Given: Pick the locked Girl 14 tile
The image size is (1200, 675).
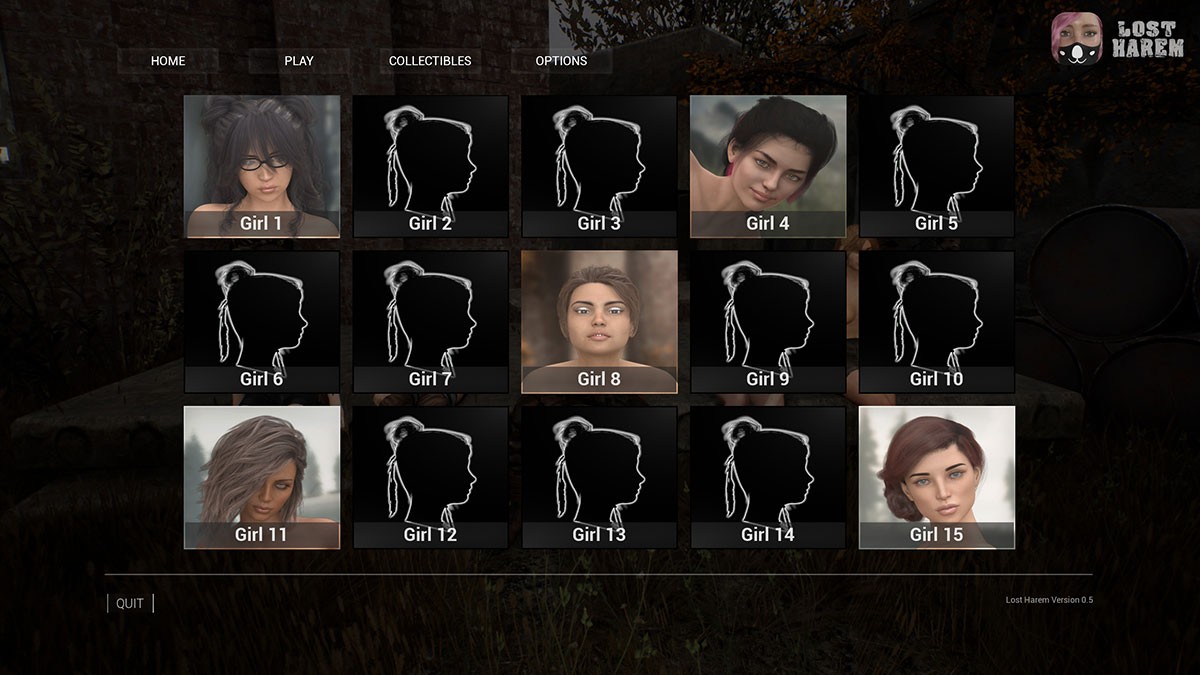Looking at the screenshot, I should [768, 477].
